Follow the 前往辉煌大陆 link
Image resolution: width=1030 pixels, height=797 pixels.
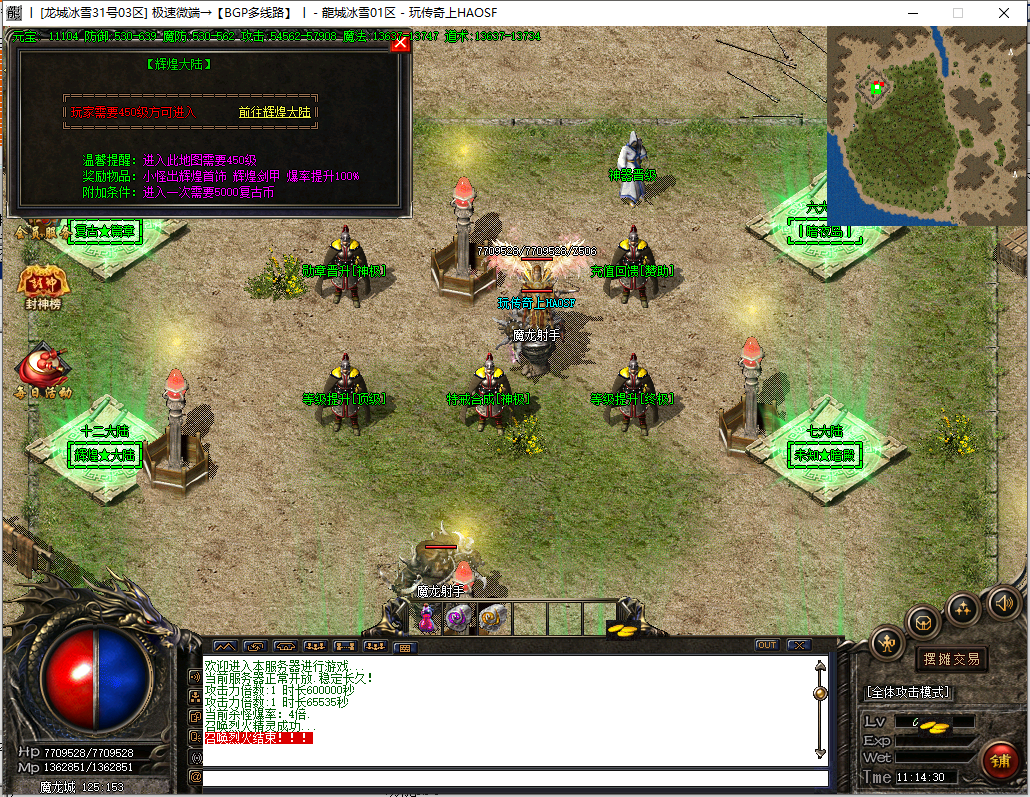pyautogui.click(x=274, y=112)
